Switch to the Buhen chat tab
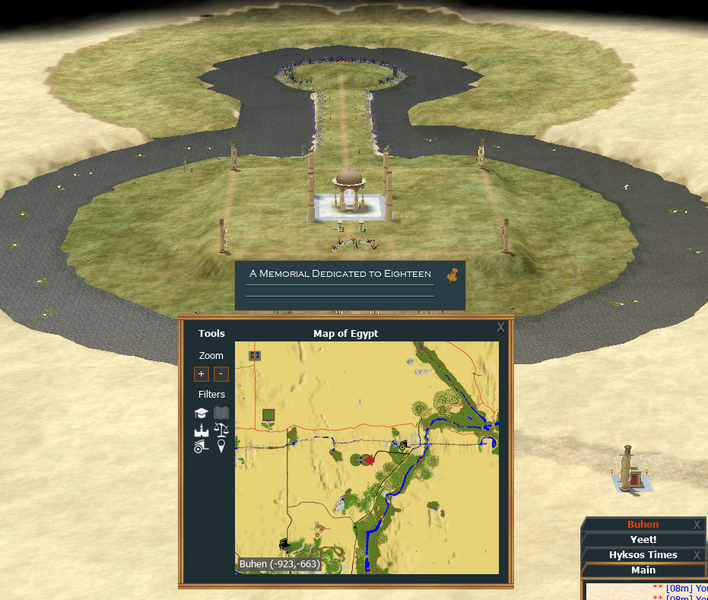Viewport: 708px width, 600px height. click(642, 524)
